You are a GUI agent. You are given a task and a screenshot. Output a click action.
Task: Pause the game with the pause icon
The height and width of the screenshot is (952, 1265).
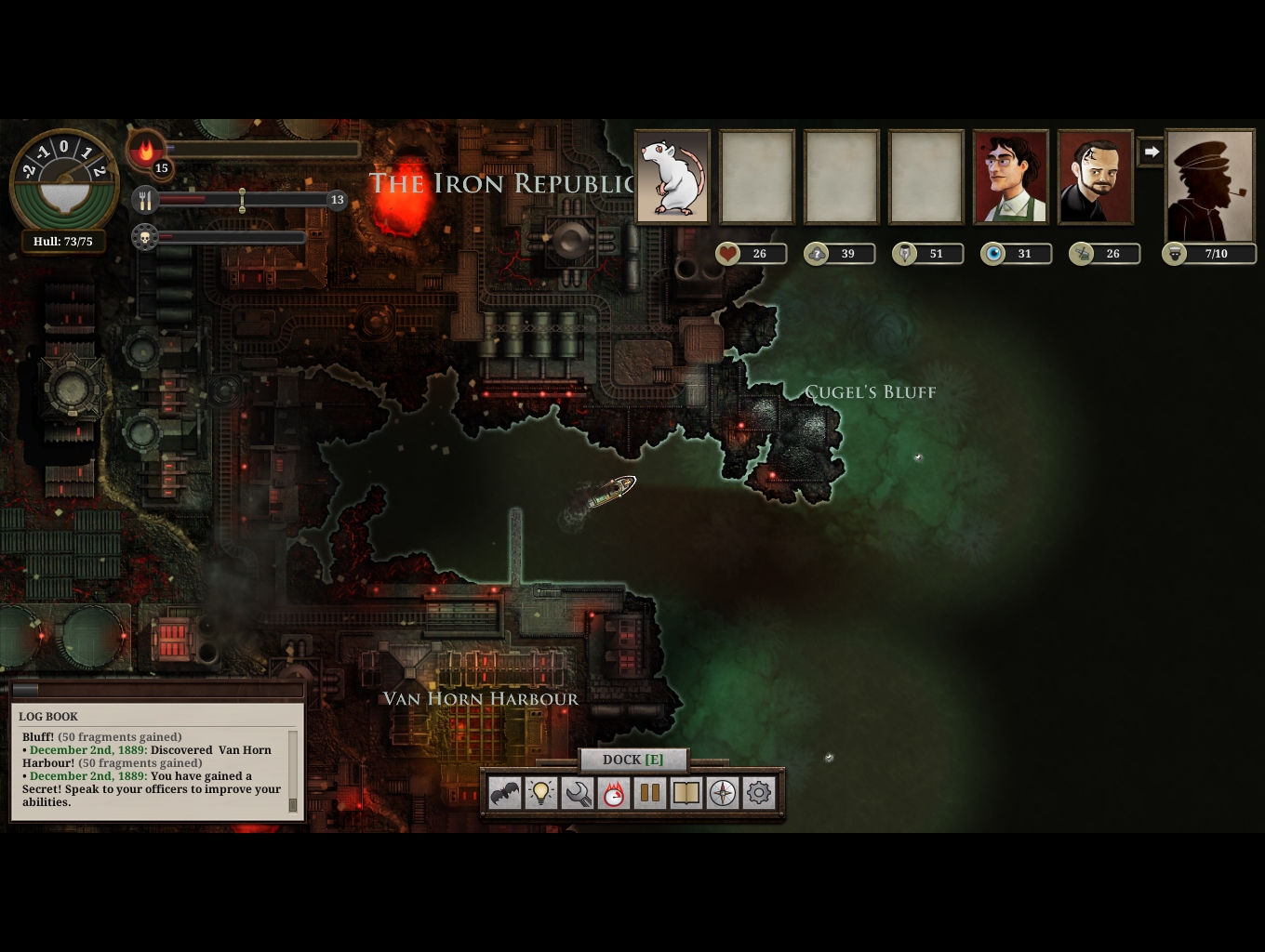(650, 793)
